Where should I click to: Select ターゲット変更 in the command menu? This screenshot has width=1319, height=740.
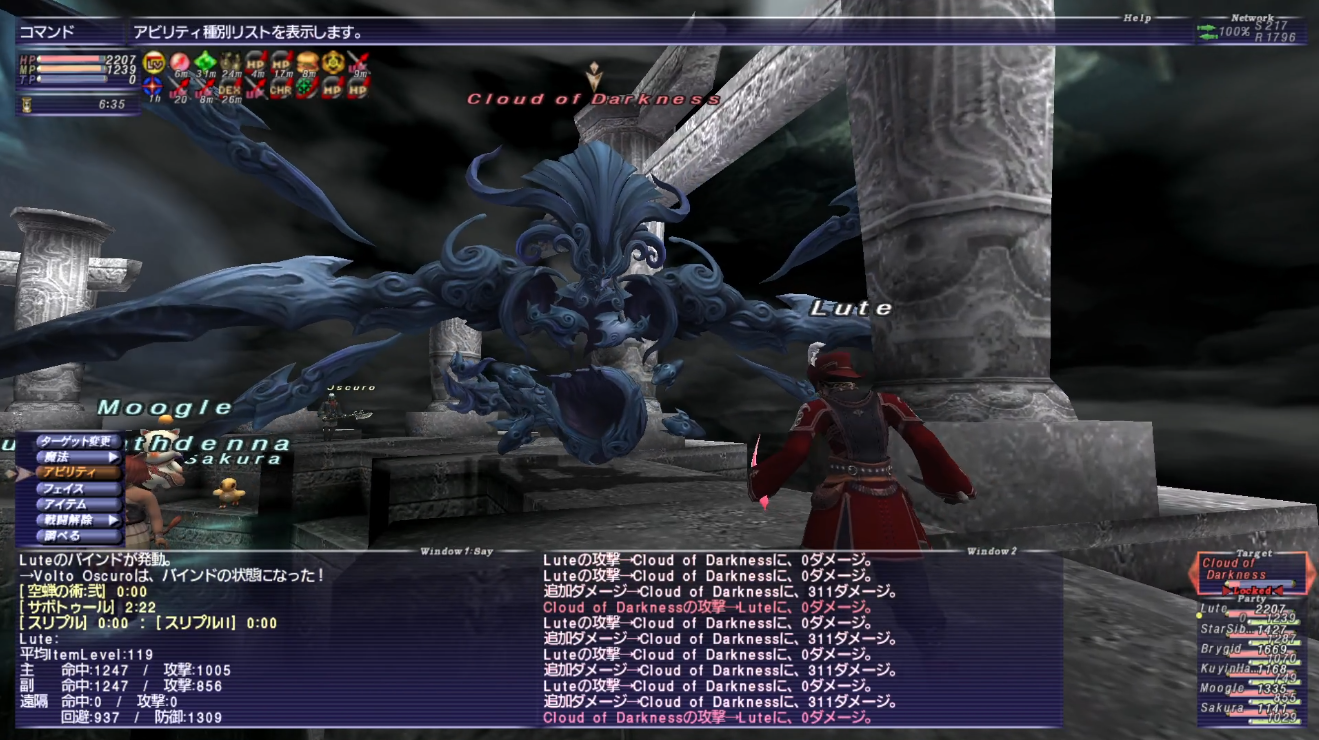coord(76,441)
